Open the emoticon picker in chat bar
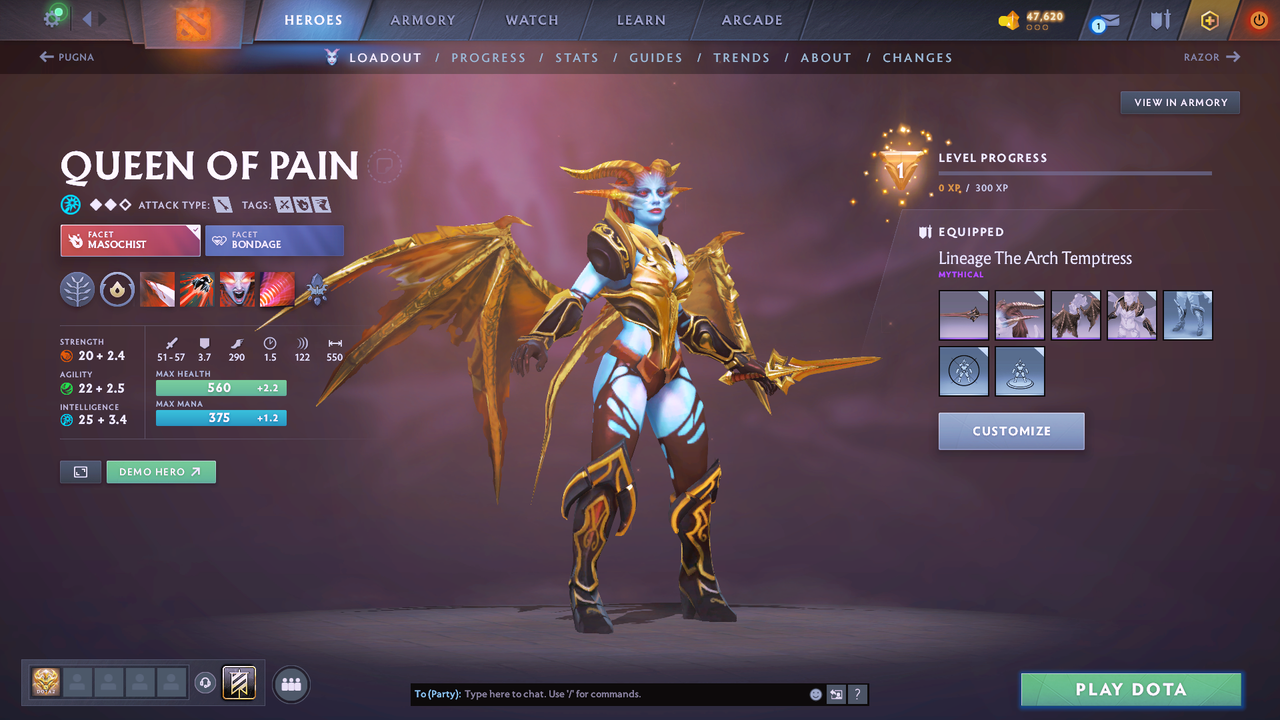 [815, 693]
